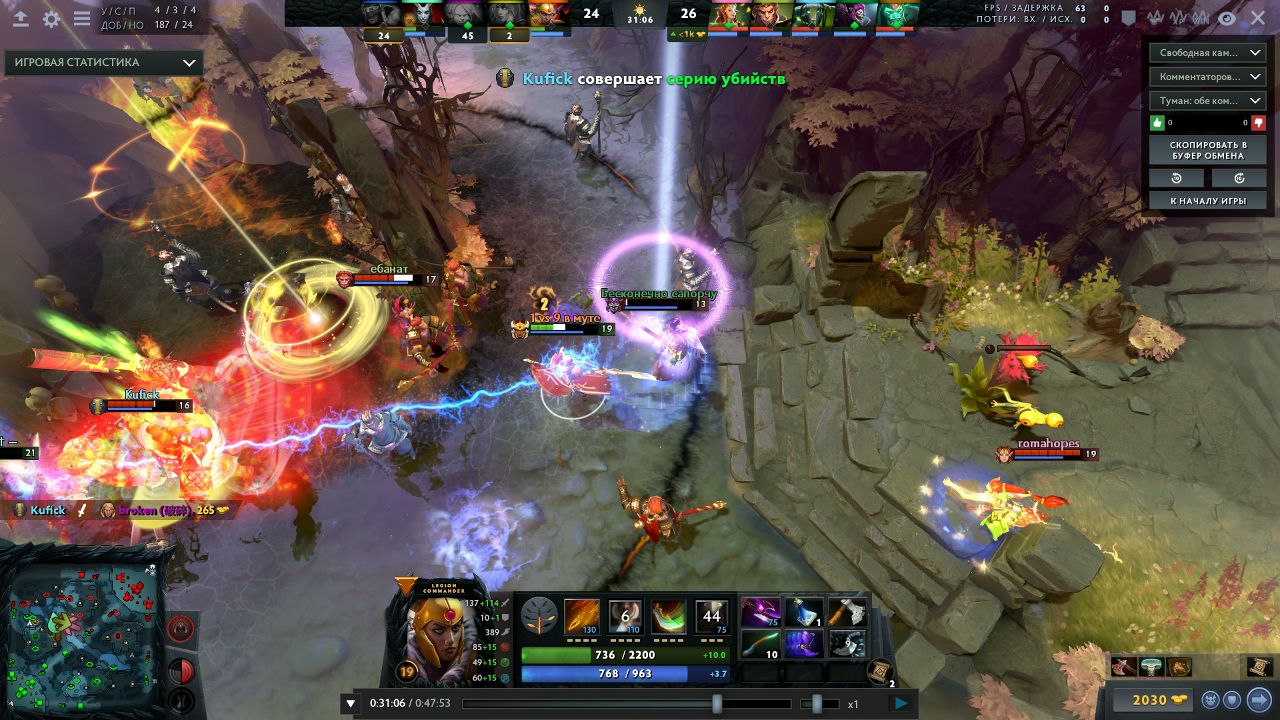Select the Overwhelming Odds ability icon

point(582,617)
